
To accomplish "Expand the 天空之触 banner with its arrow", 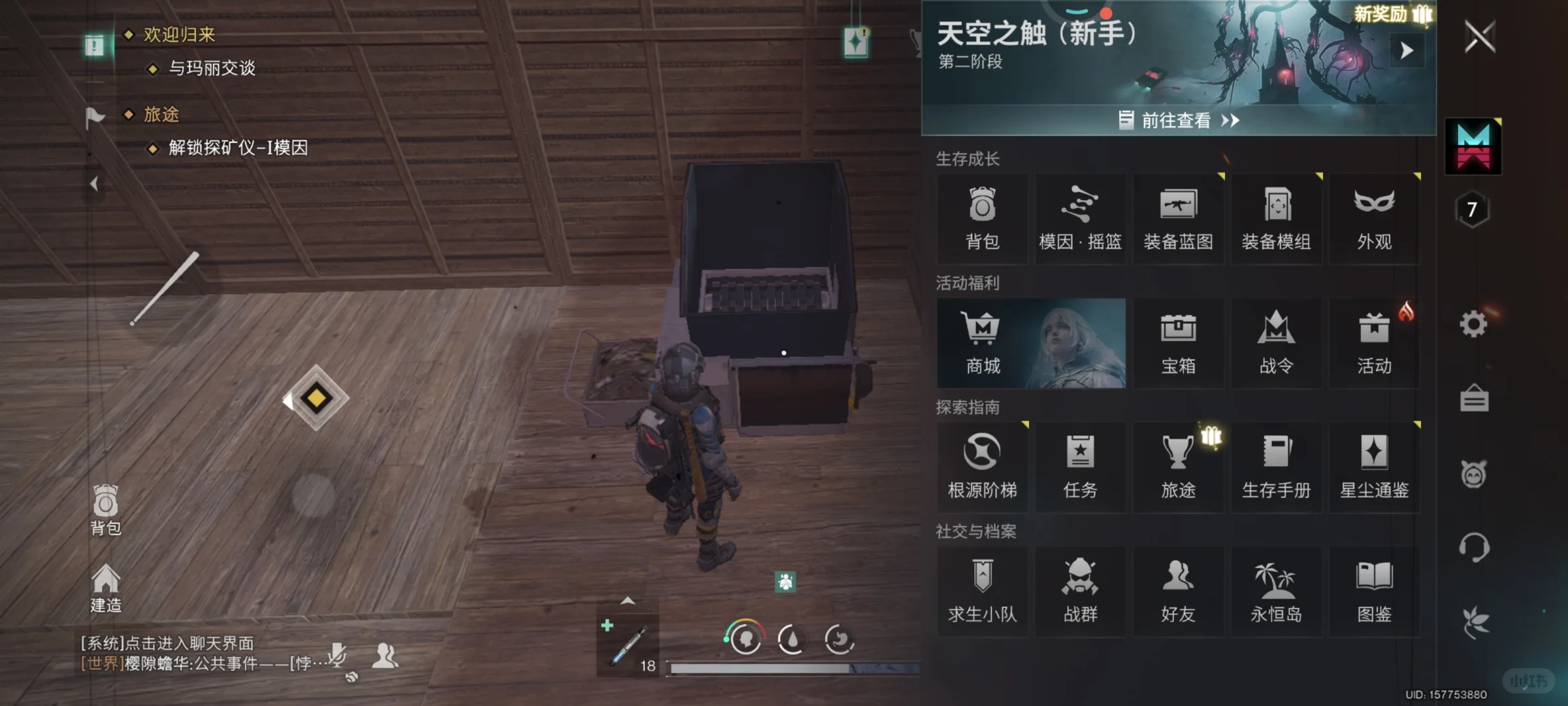I will click(x=1407, y=50).
